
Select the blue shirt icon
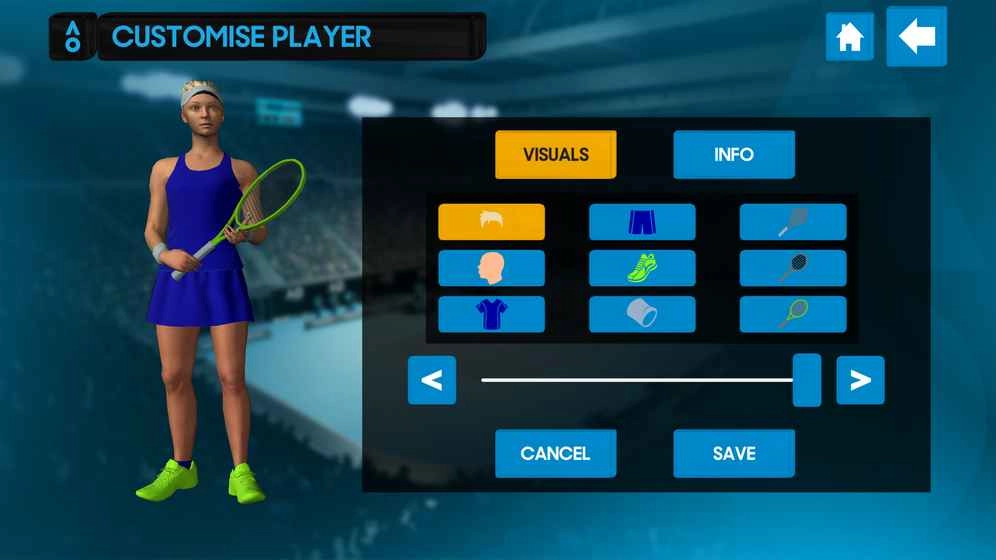pos(491,314)
